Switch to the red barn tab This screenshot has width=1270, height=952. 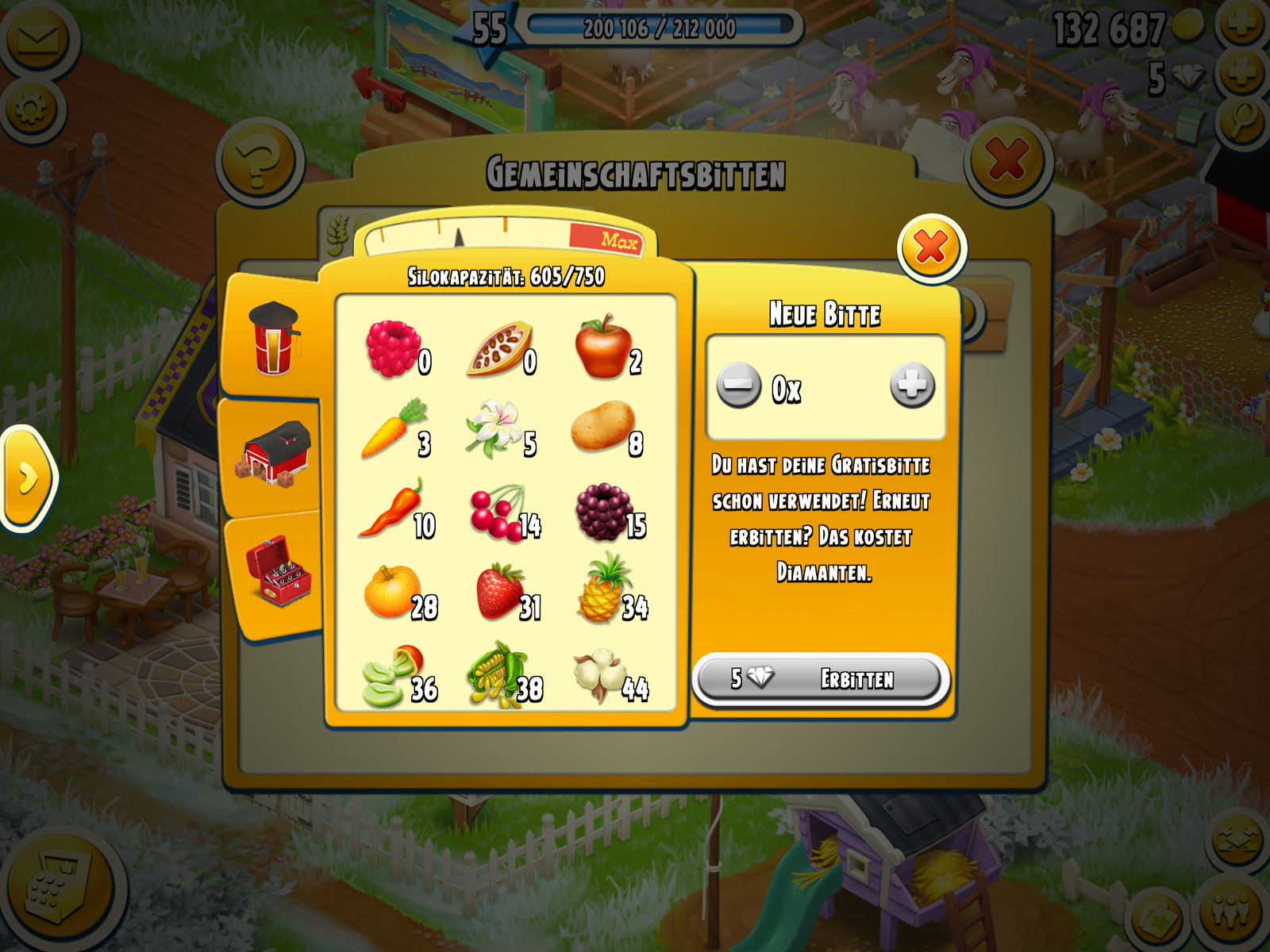pos(274,455)
